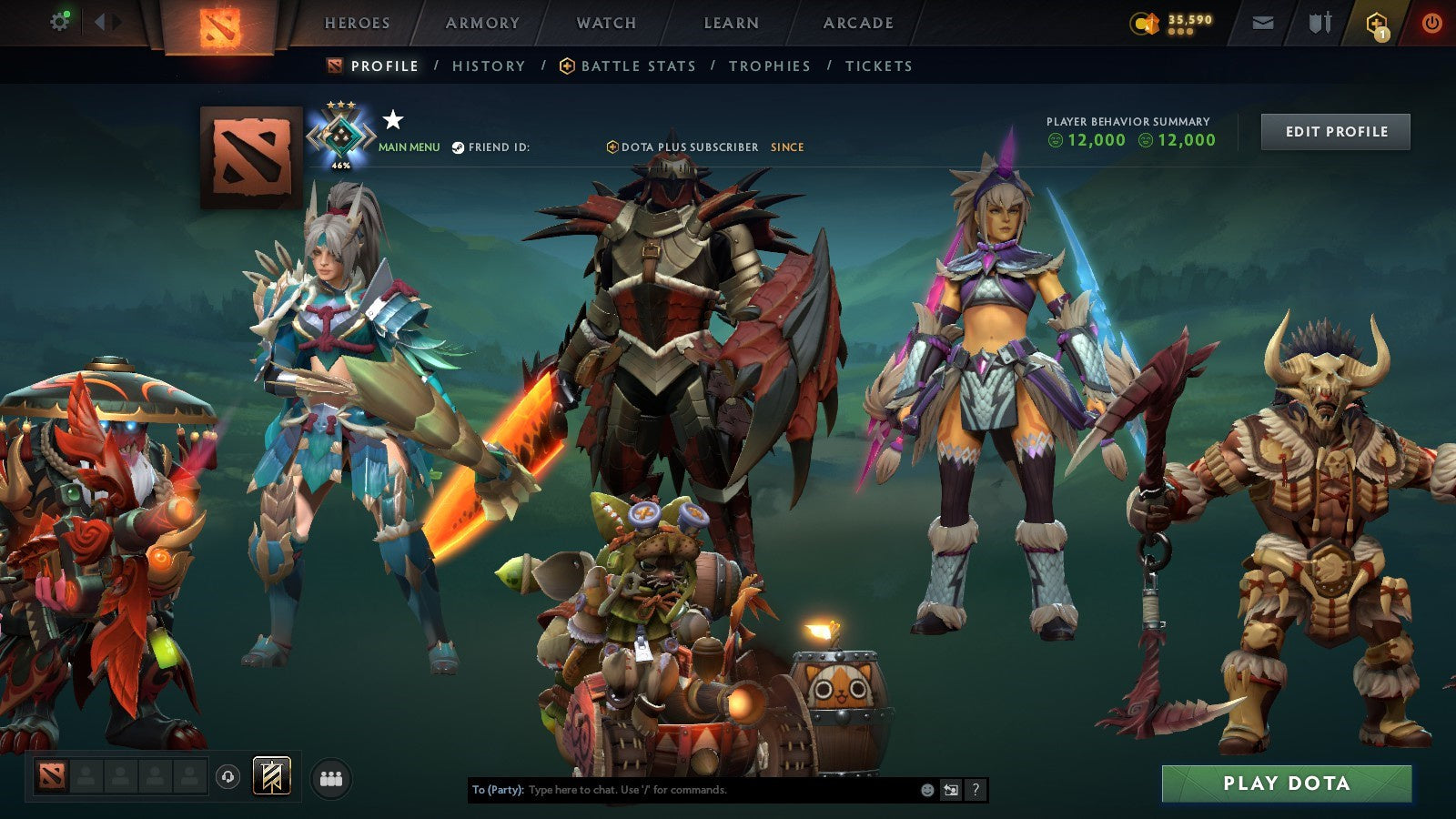Toggle the audio speaker icon near settings
1456x819 pixels.
click(107, 20)
